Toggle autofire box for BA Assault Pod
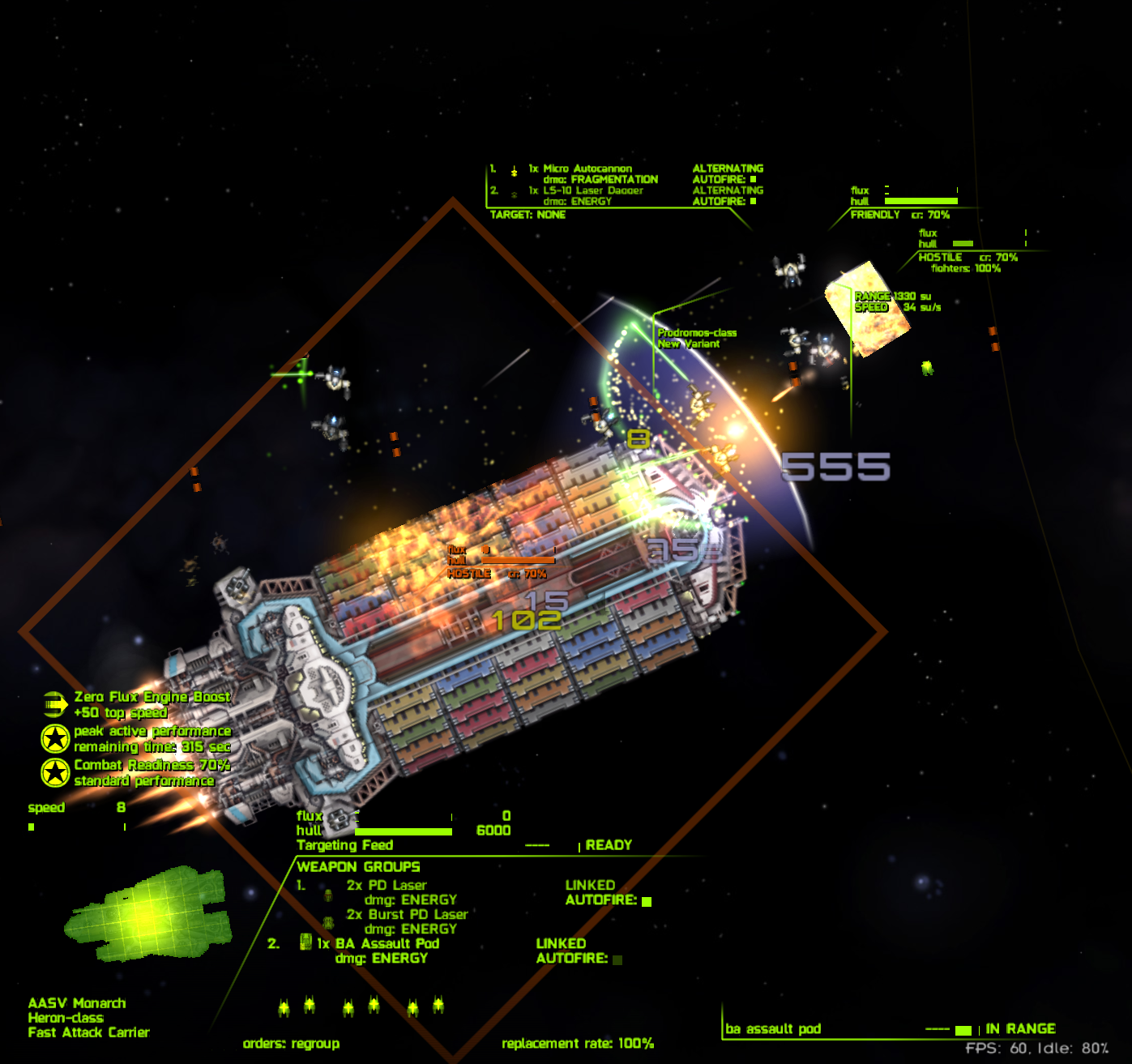 [x=617, y=959]
